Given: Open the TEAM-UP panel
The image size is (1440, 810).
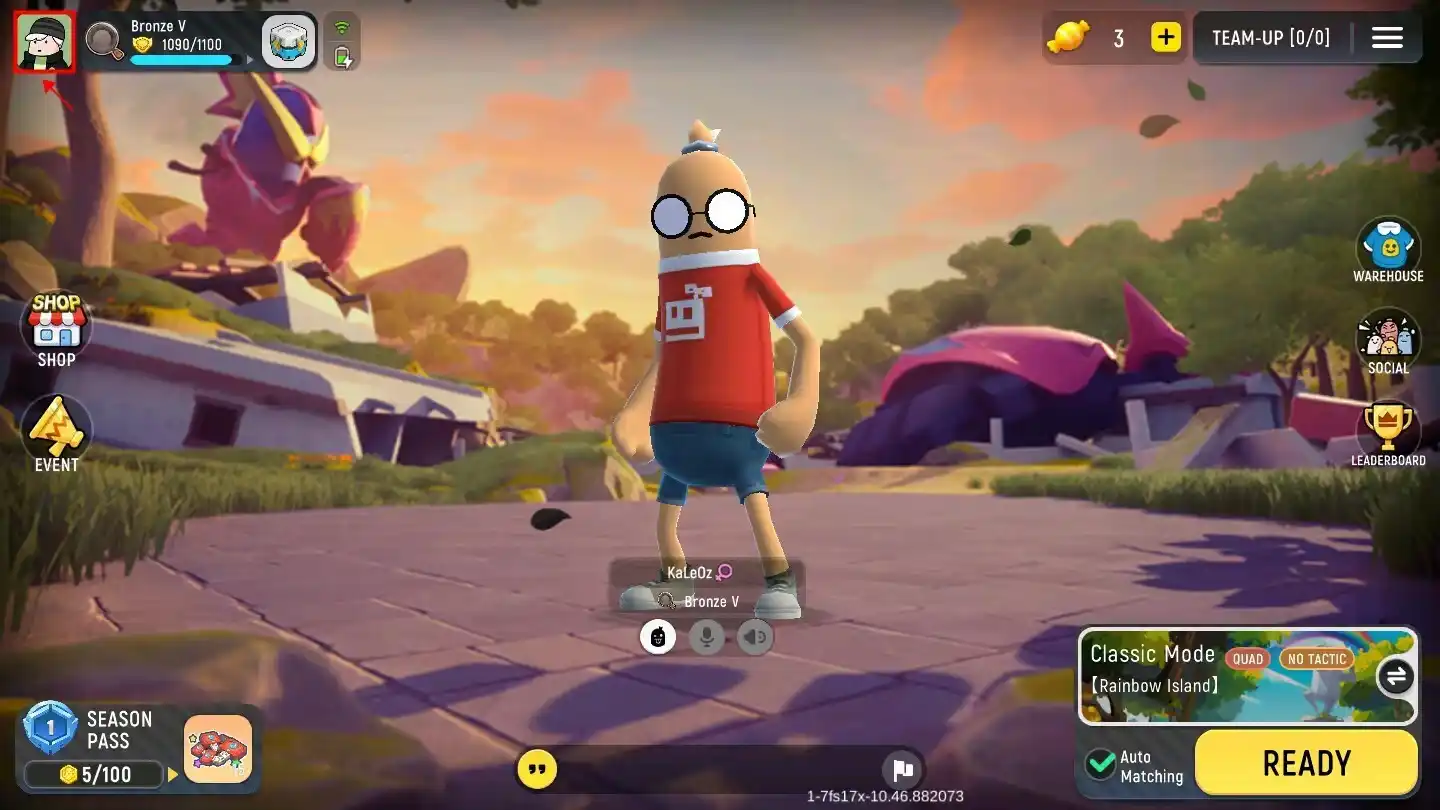Looking at the screenshot, I should 1270,38.
